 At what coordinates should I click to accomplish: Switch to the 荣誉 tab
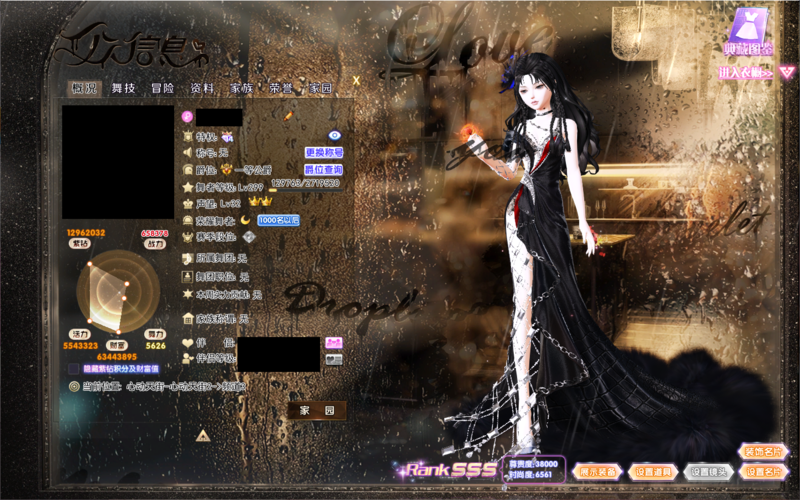click(x=281, y=88)
